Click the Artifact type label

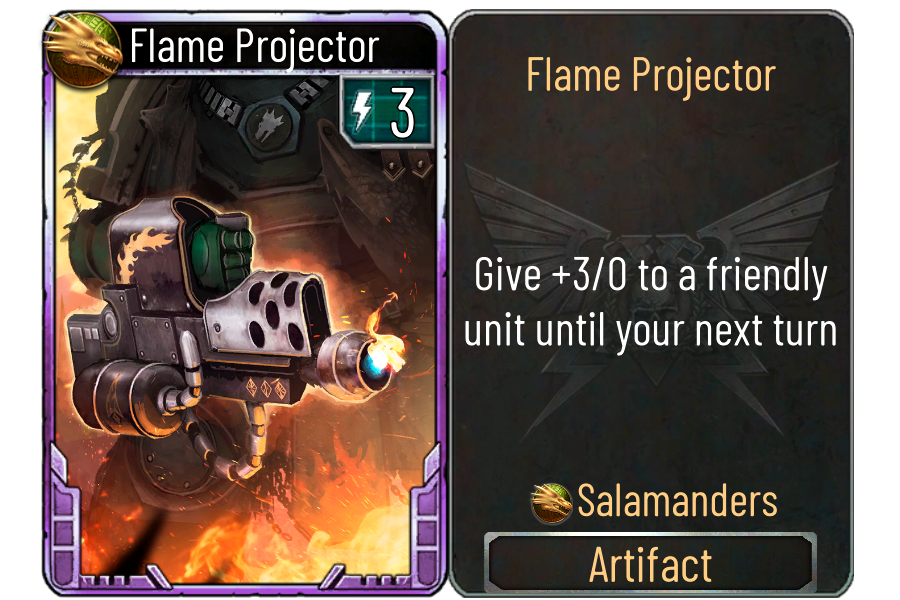651,565
